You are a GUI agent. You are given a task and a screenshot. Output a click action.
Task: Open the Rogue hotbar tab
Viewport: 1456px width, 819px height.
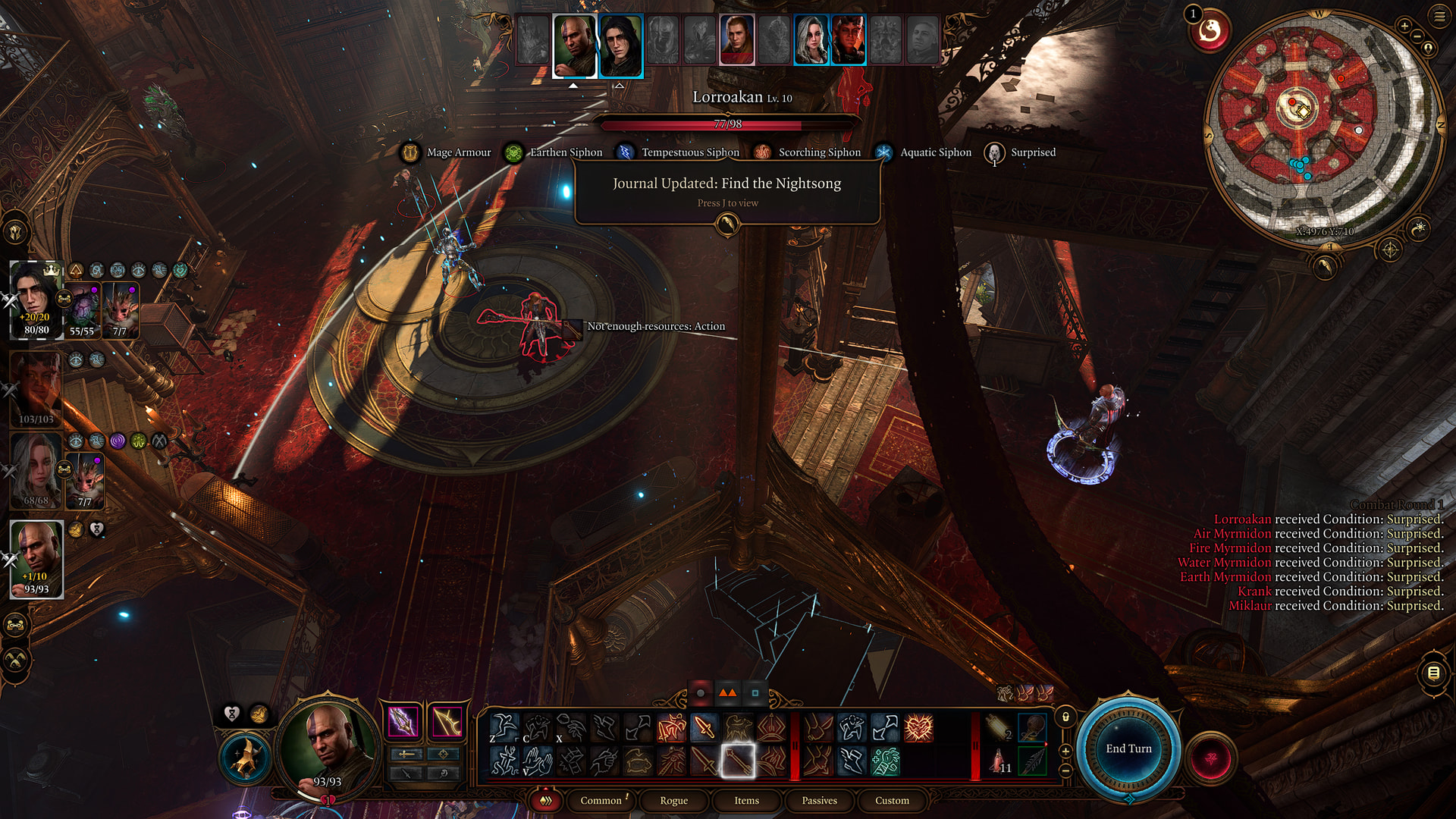pos(673,800)
